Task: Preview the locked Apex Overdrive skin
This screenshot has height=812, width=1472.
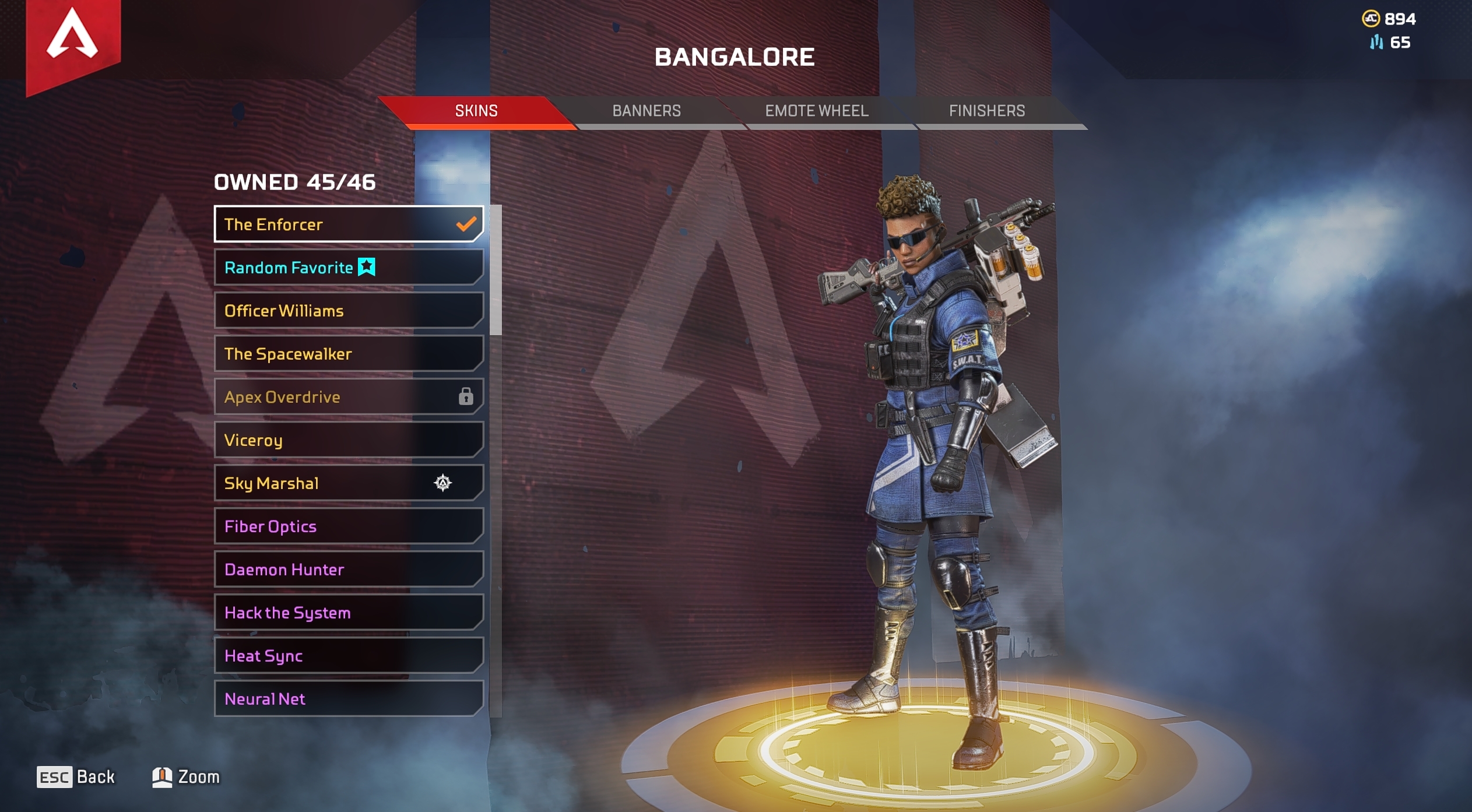Action: point(348,397)
